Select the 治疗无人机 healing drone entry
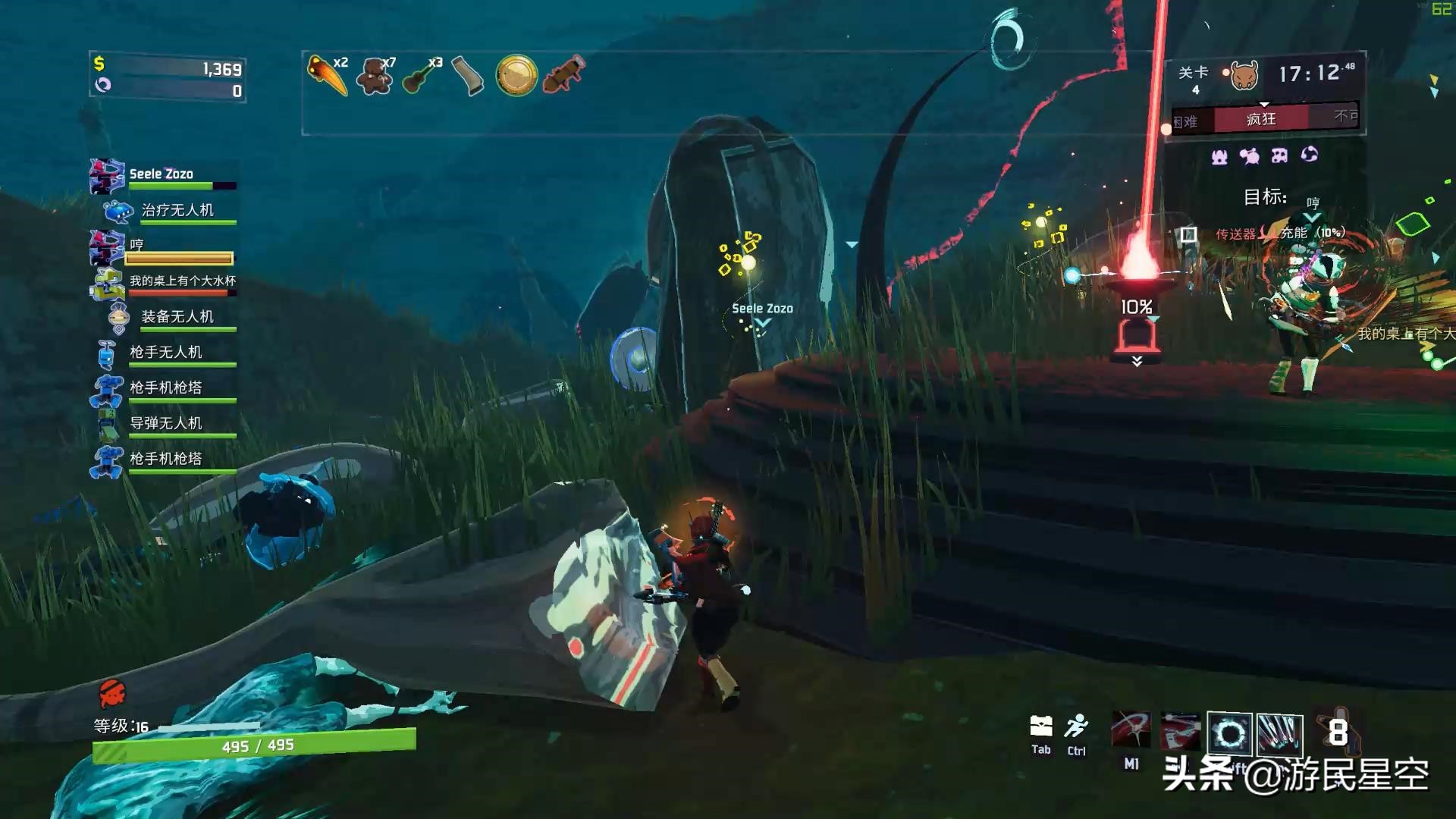Viewport: 1456px width, 819px height. click(x=177, y=210)
